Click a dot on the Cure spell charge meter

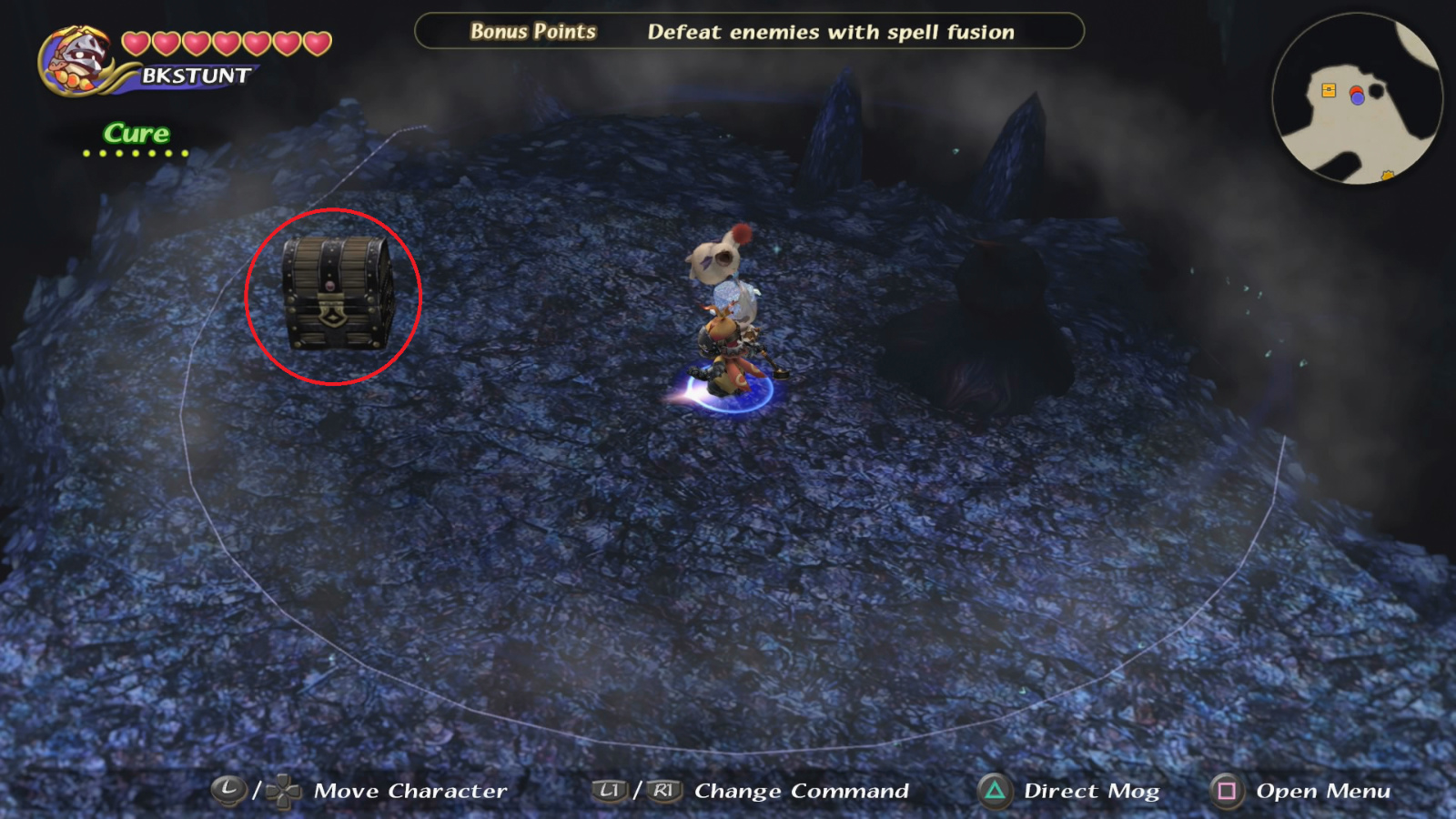pos(136,152)
